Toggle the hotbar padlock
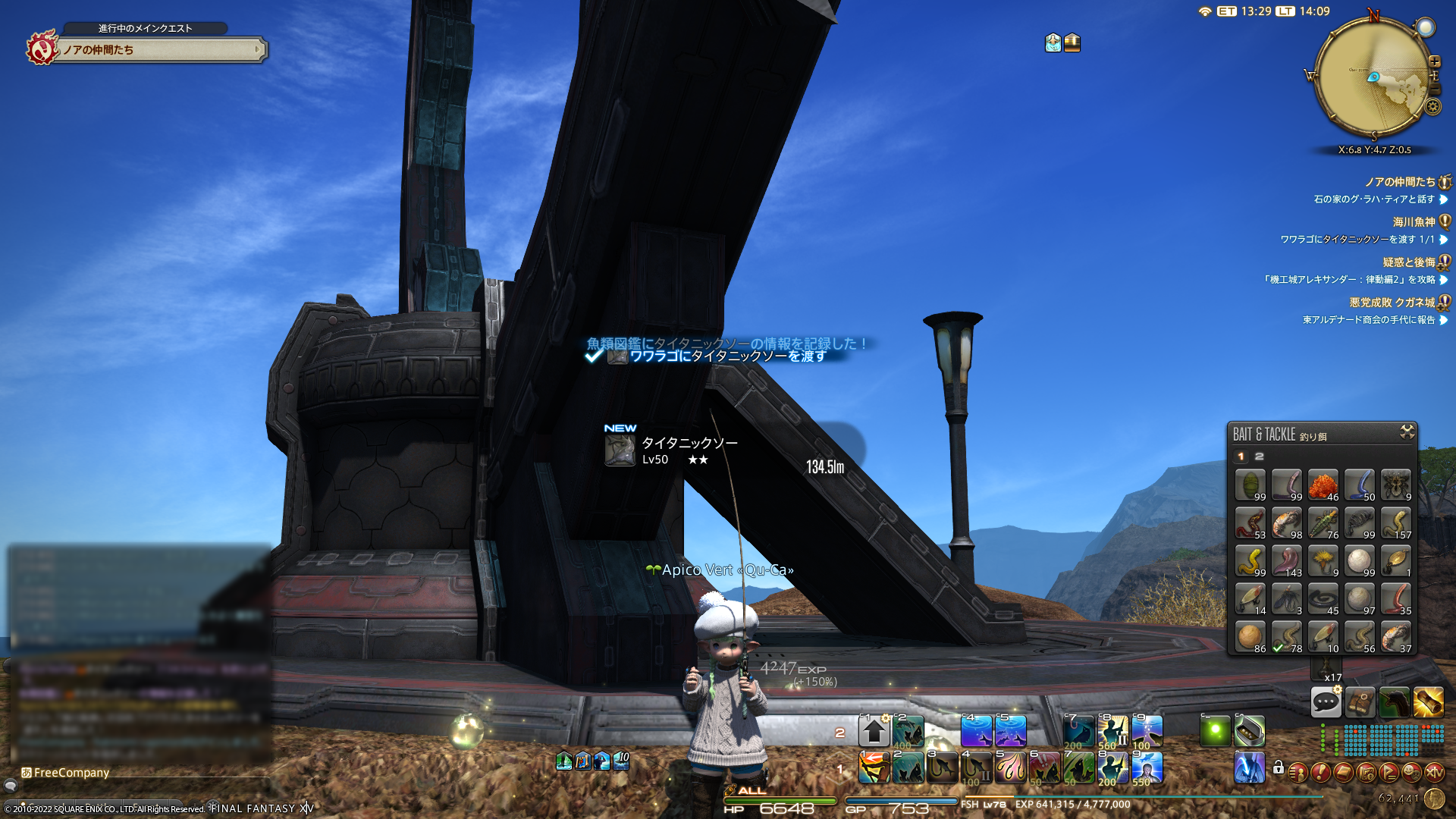1456x819 pixels. [x=1279, y=767]
